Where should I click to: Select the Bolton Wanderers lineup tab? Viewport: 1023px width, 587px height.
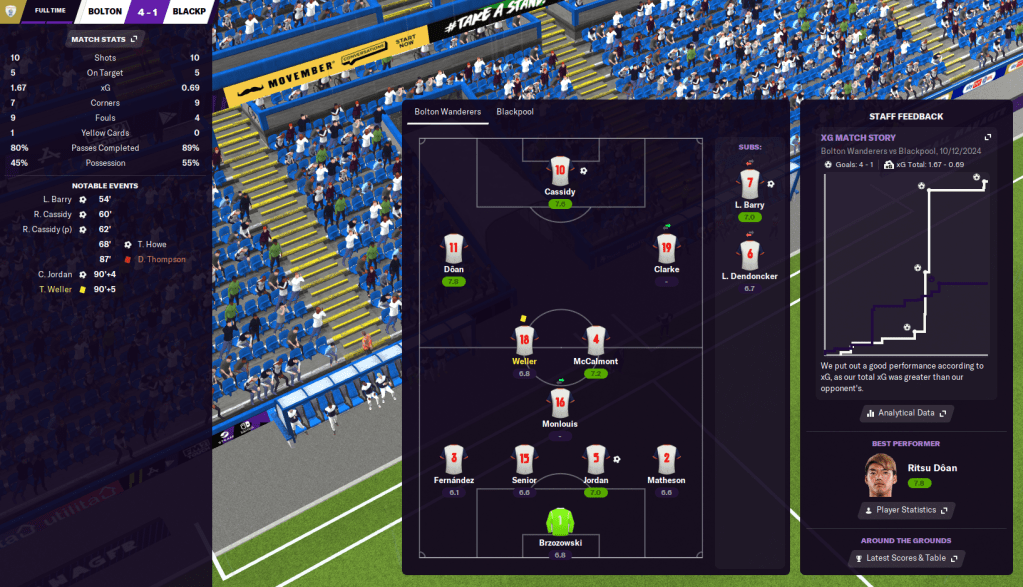(x=447, y=112)
